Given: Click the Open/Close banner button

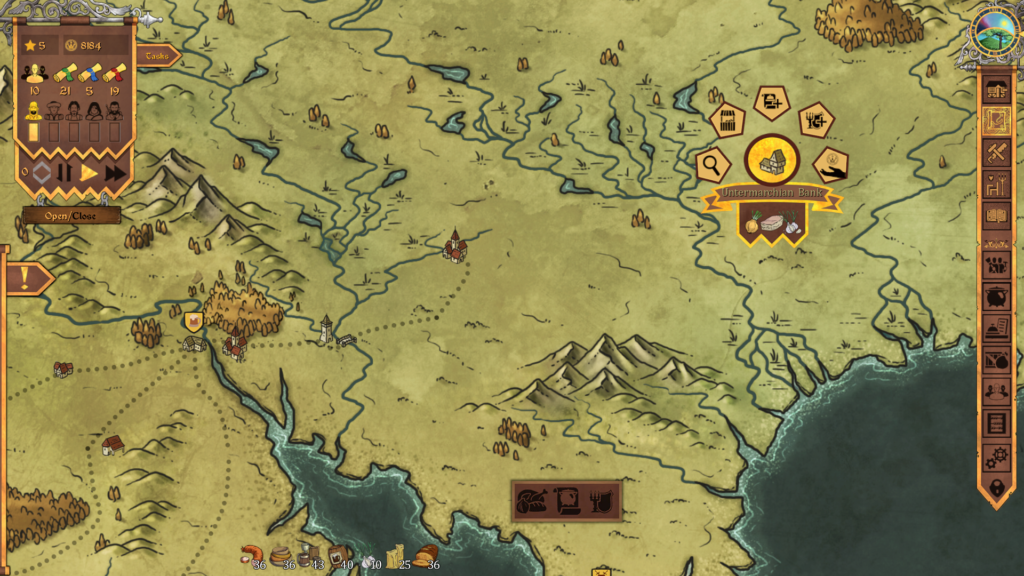Looking at the screenshot, I should 72,215.
